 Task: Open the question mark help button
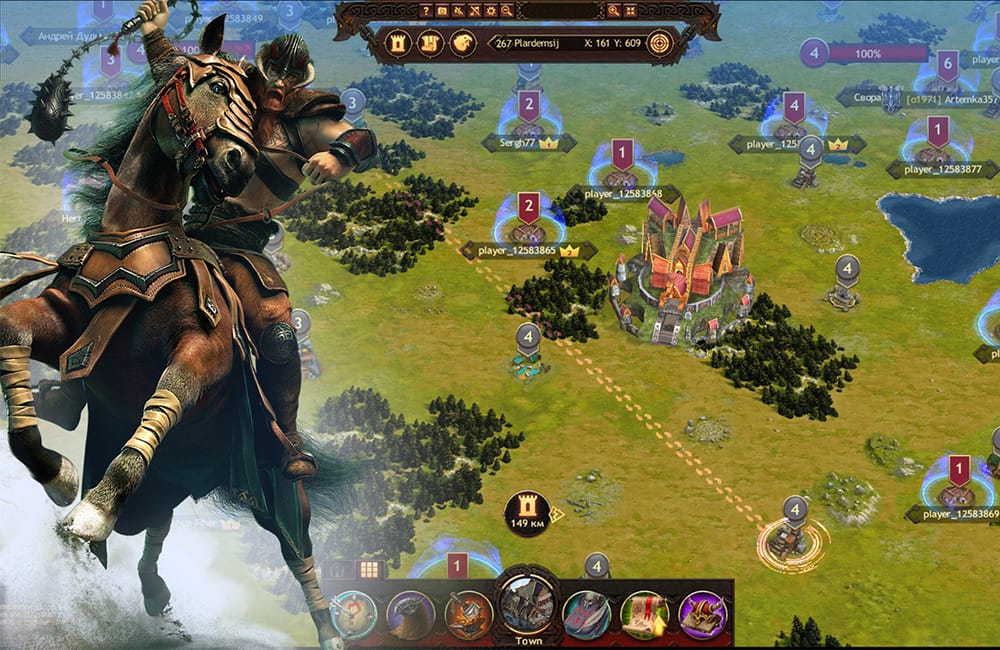pyautogui.click(x=426, y=11)
